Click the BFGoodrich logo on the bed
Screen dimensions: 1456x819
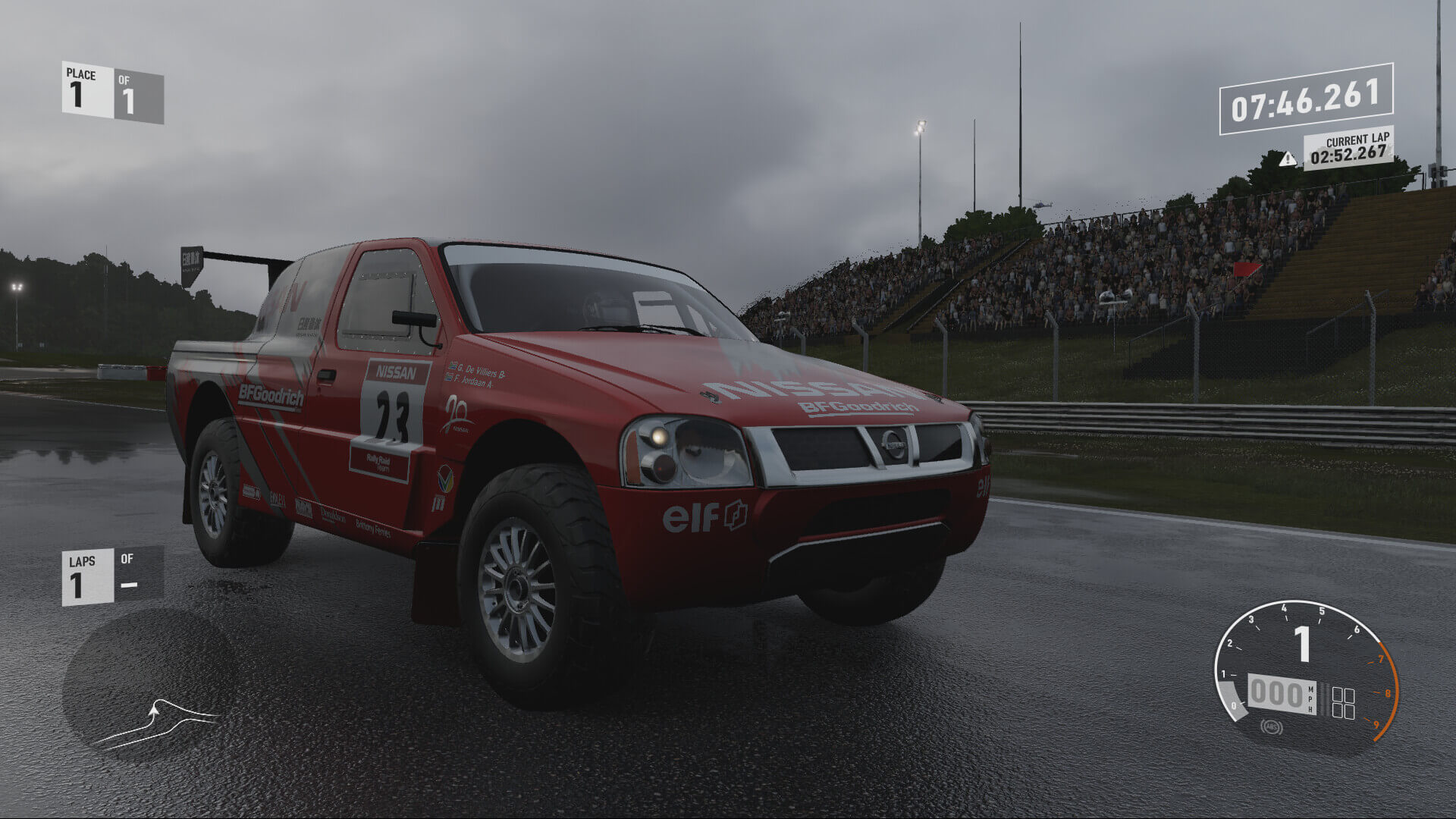click(x=271, y=397)
